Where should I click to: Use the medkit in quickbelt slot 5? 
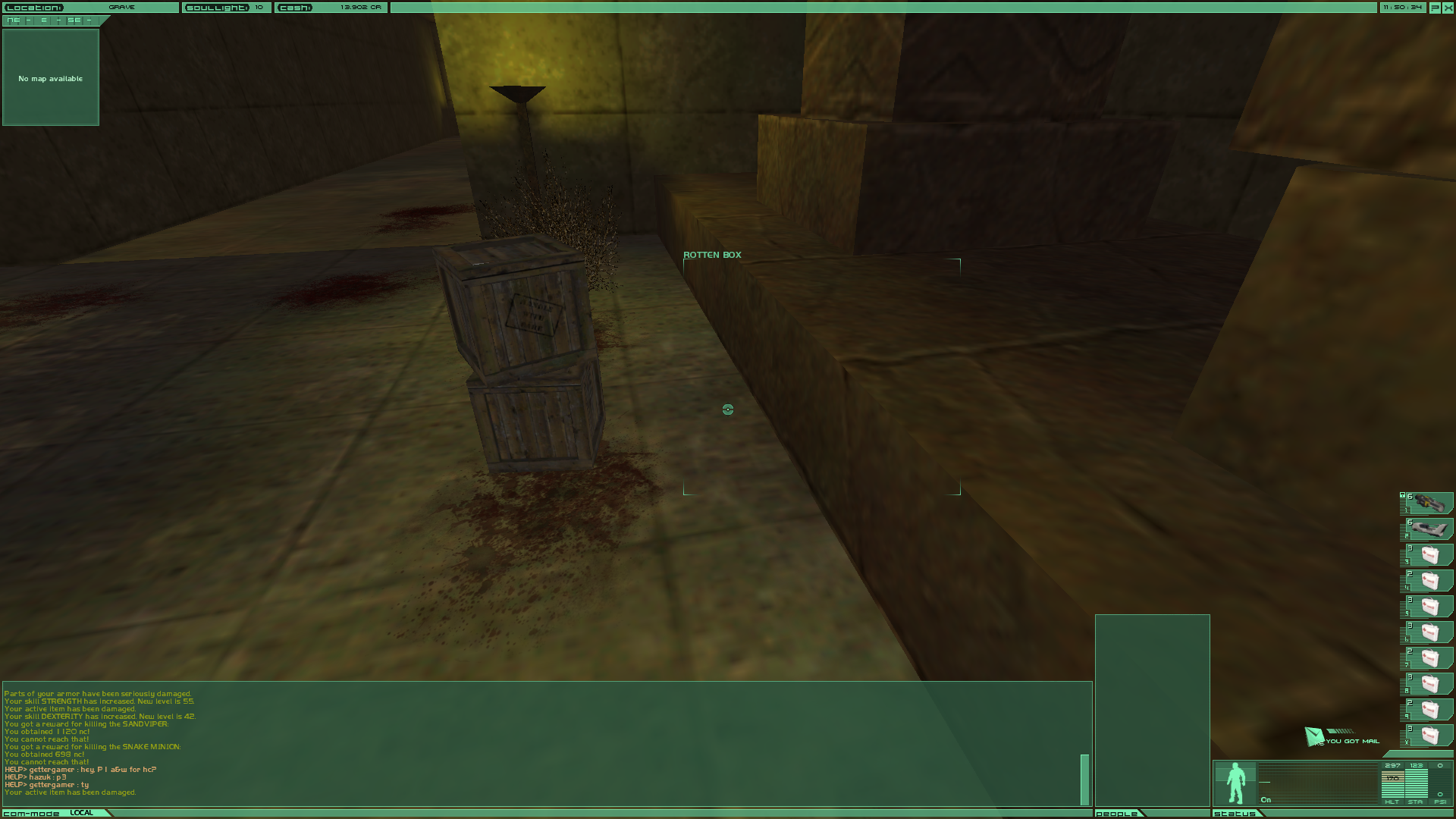[x=1431, y=605]
